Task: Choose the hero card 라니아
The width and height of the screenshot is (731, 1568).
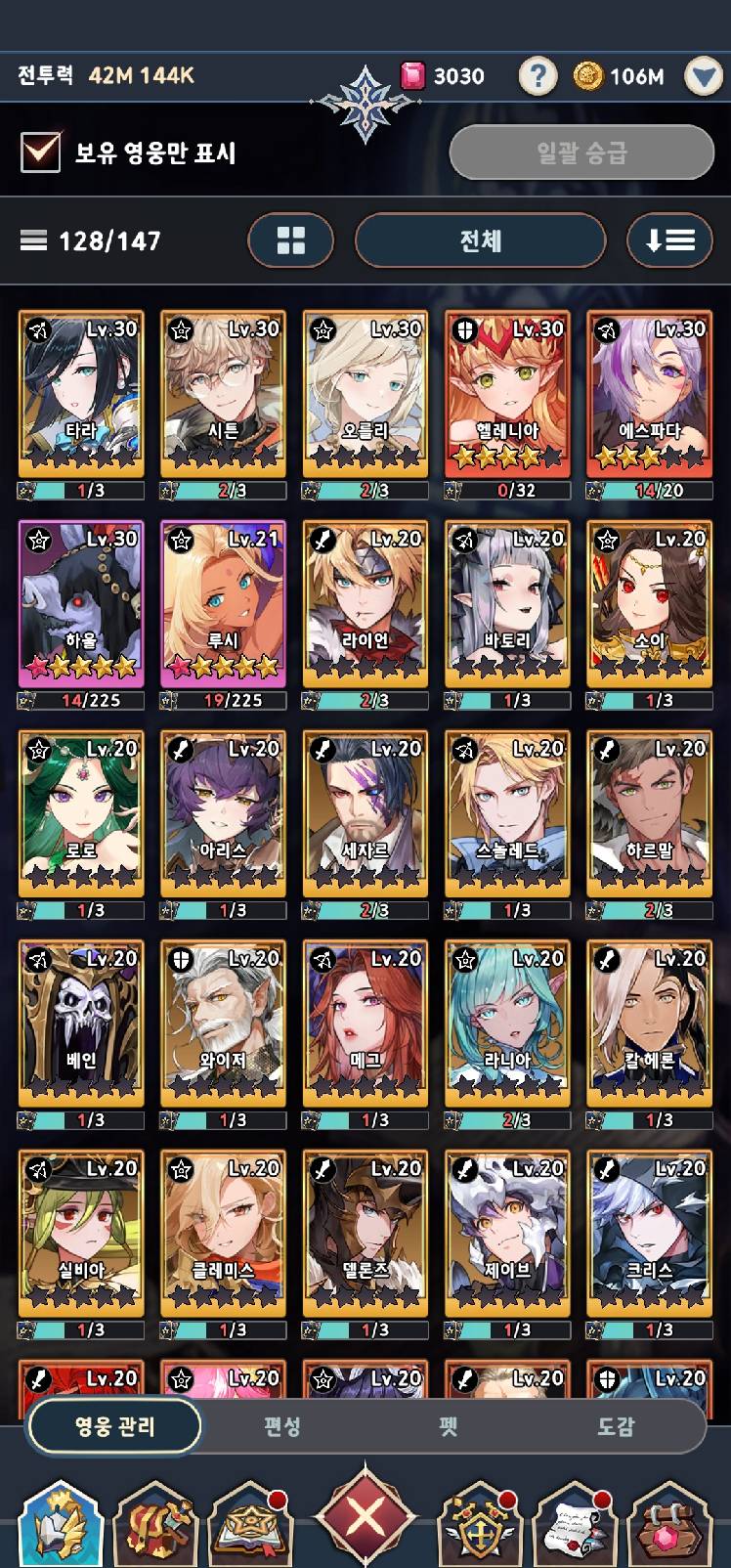Action: pos(507,1024)
